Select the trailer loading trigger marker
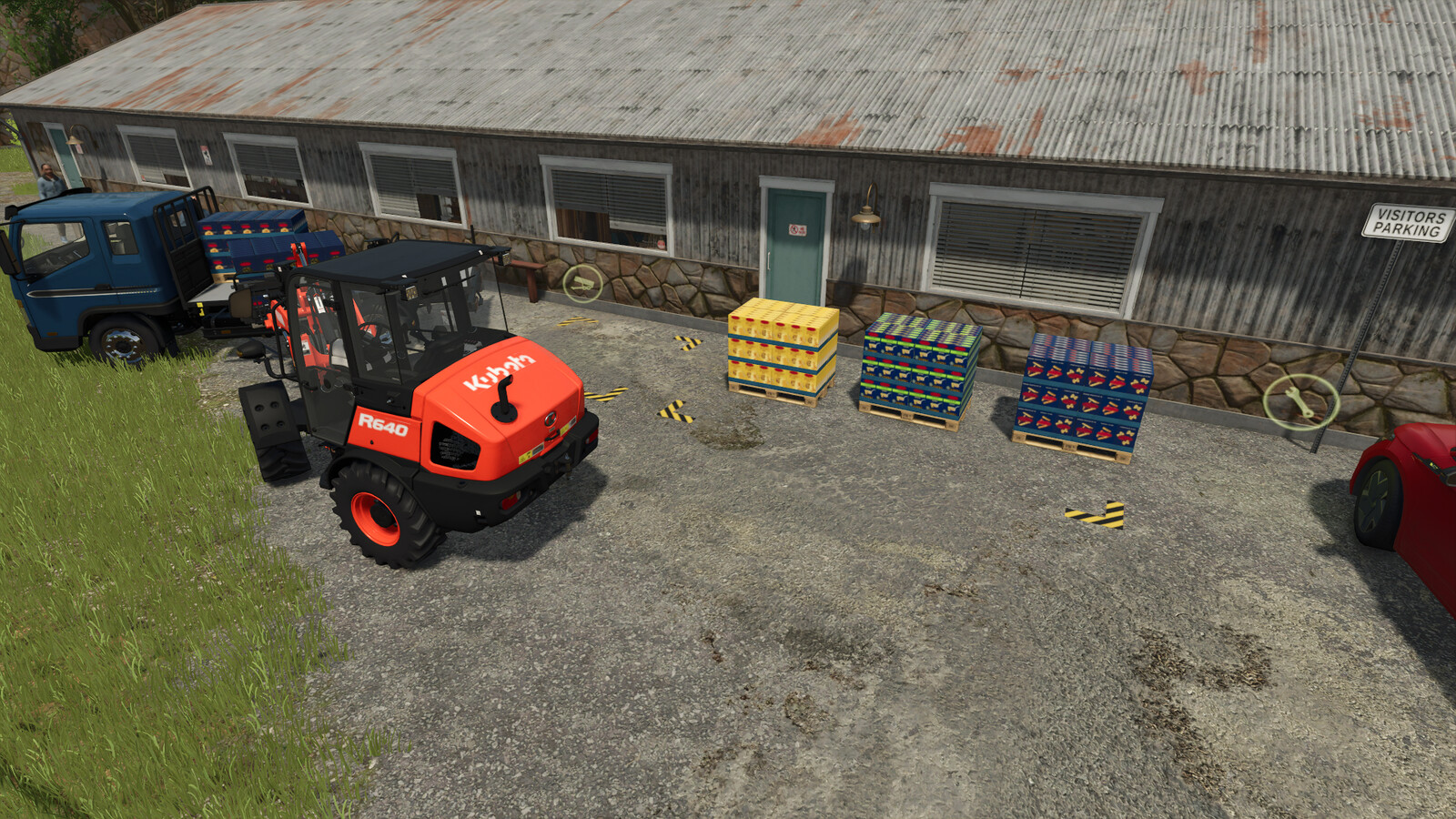The image size is (1456, 819). (582, 284)
